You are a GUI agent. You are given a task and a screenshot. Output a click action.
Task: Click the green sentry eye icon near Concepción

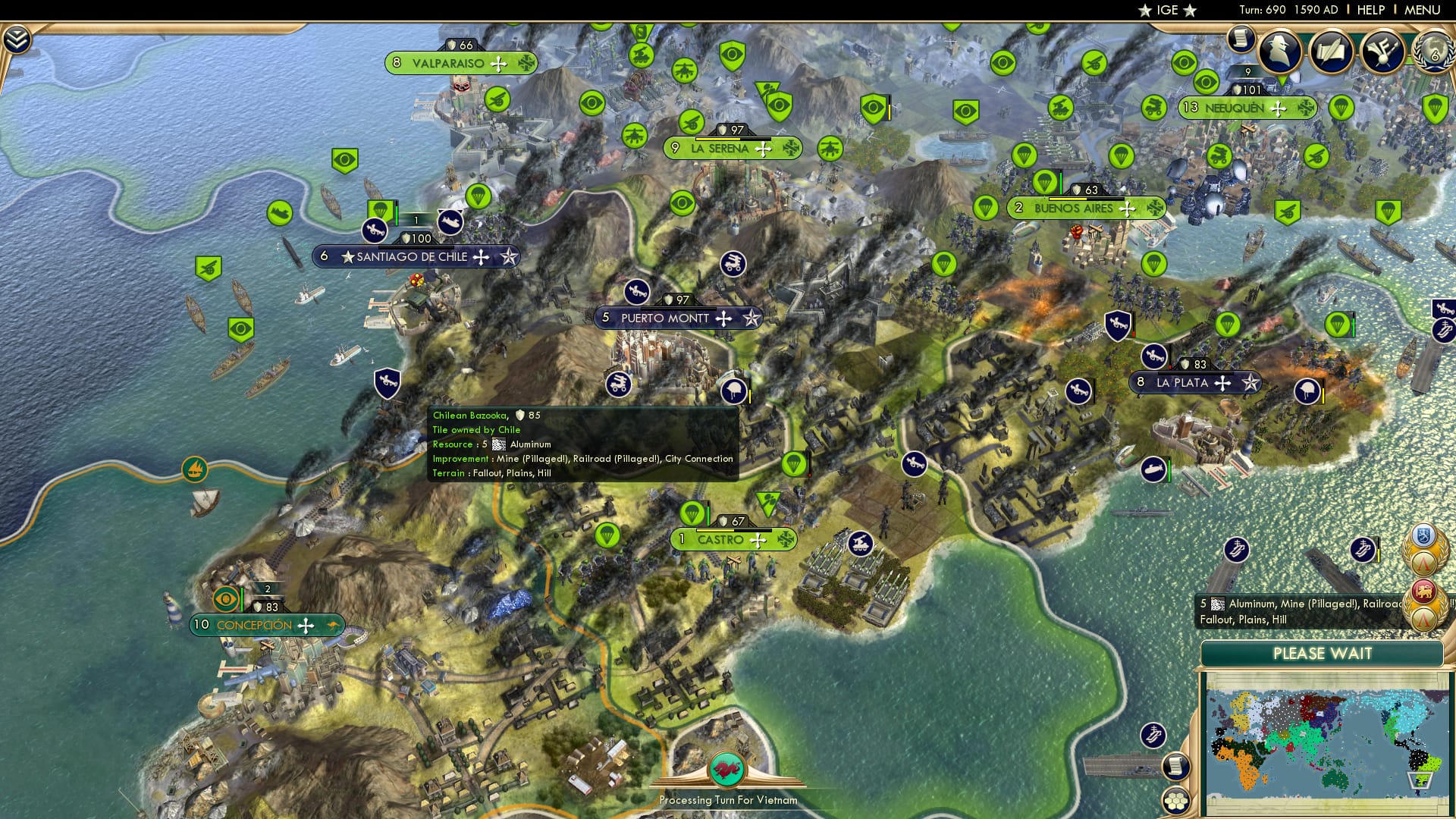coord(224,598)
